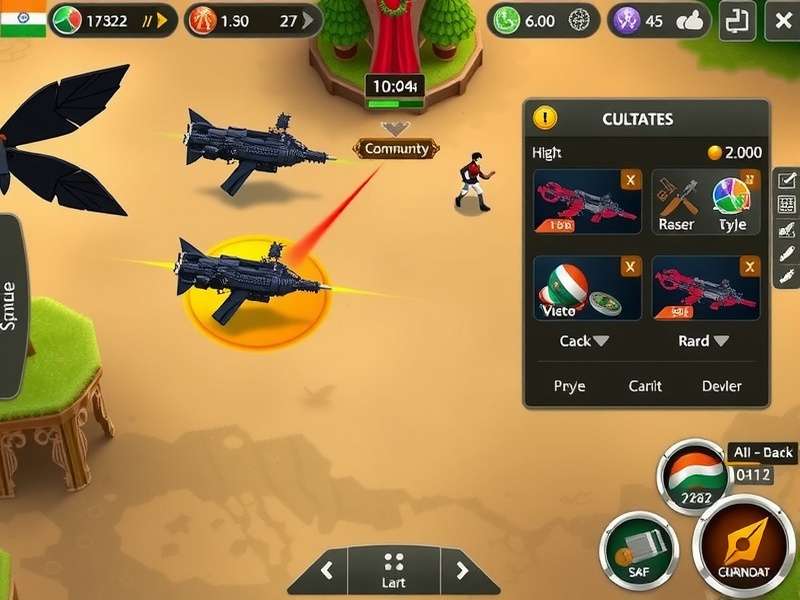Click the tricolor flag round button
Image resolution: width=800 pixels, height=600 pixels.
[x=692, y=477]
